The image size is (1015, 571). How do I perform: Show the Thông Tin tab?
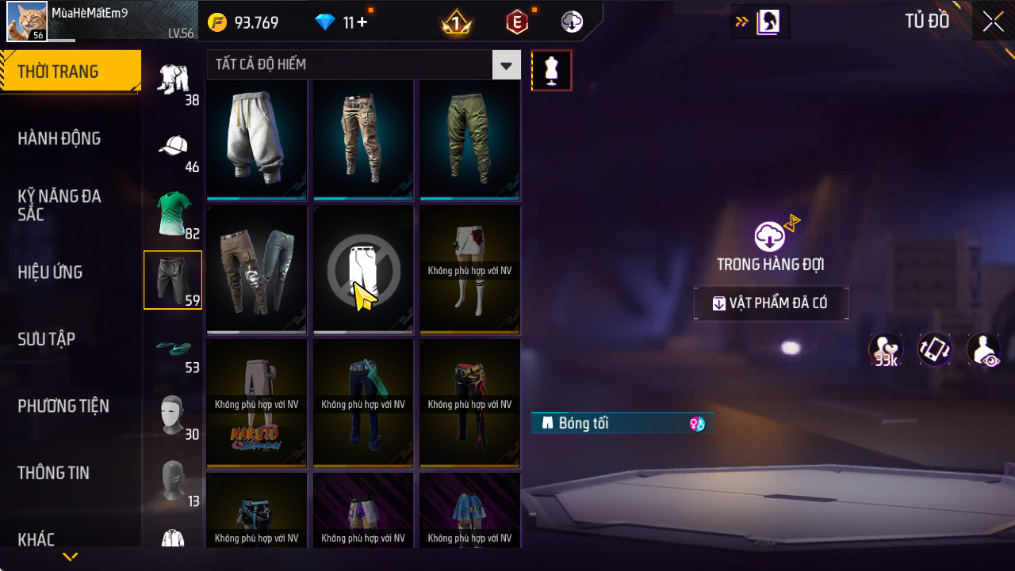[54, 473]
